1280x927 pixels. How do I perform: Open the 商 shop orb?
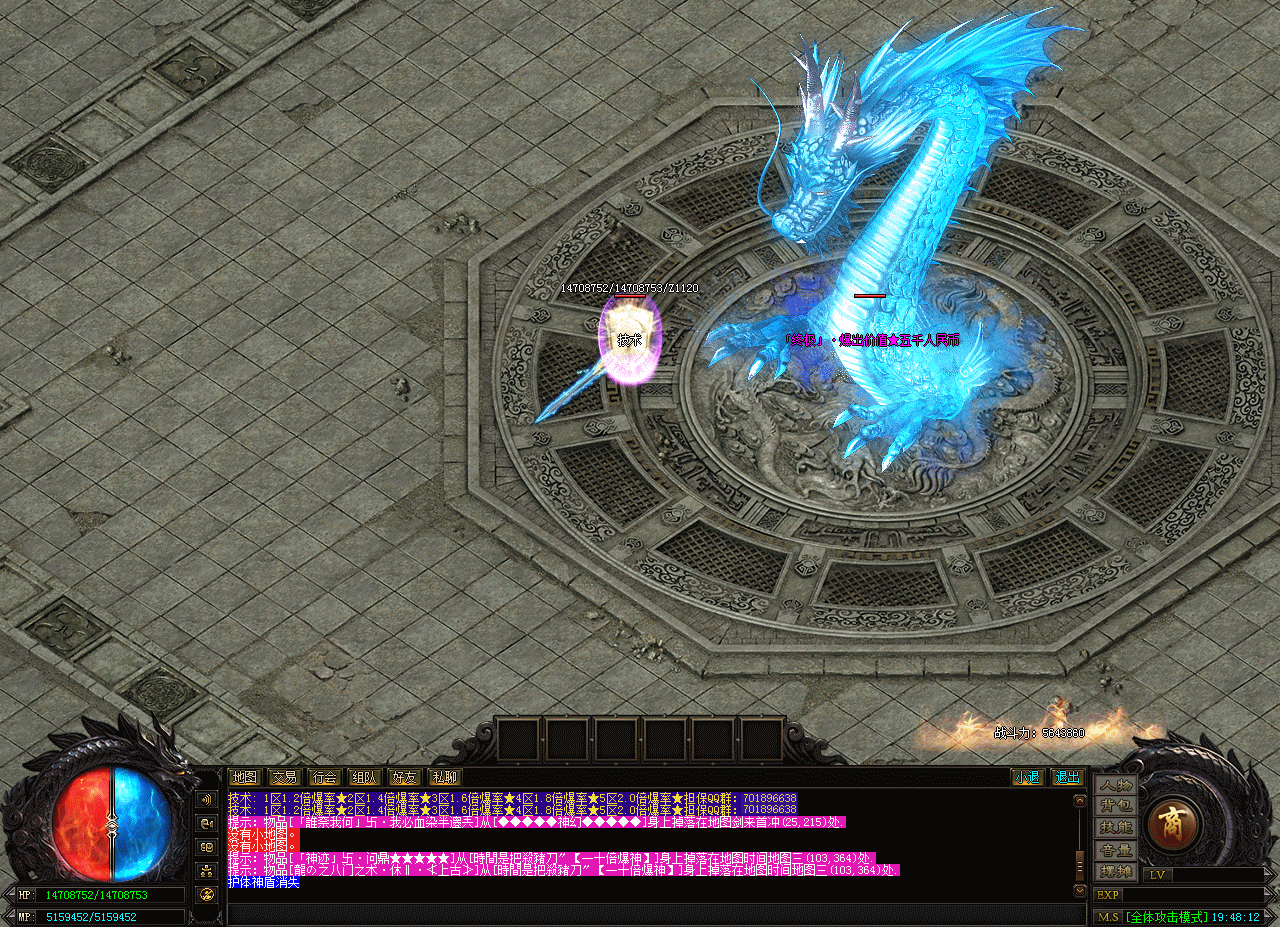[x=1171, y=824]
